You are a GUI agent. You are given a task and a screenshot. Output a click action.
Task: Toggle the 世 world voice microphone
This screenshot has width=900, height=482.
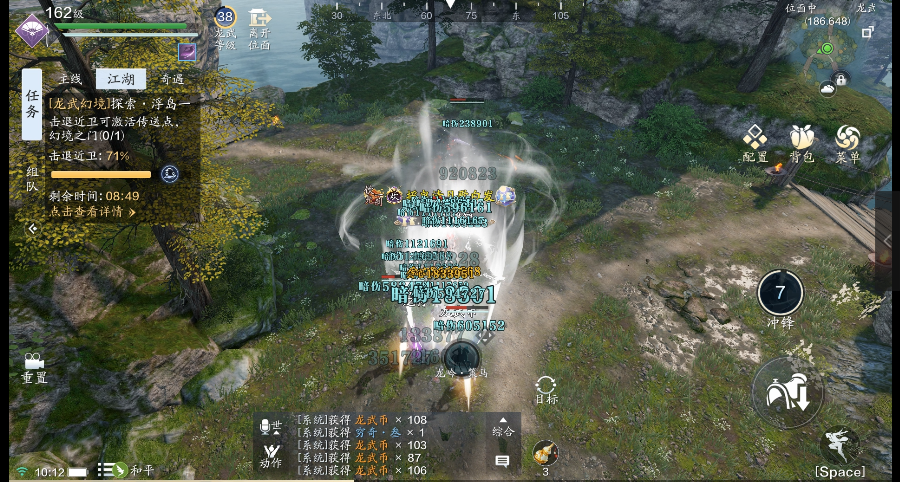pos(270,428)
